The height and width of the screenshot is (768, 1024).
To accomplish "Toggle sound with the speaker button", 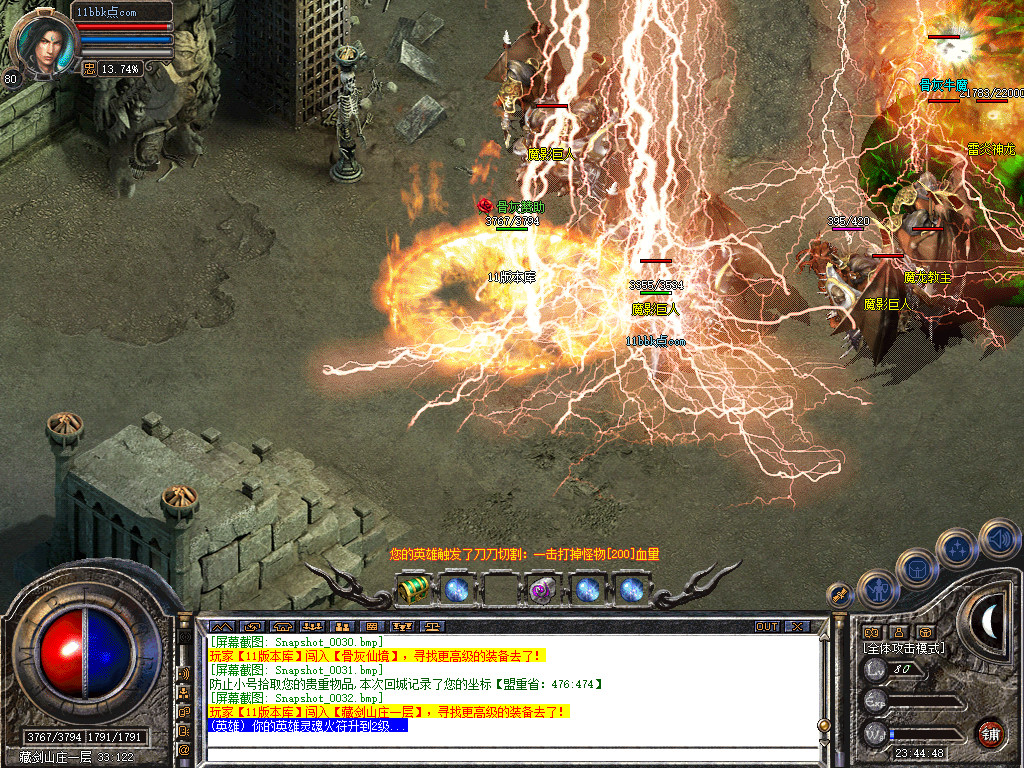I will click(998, 538).
